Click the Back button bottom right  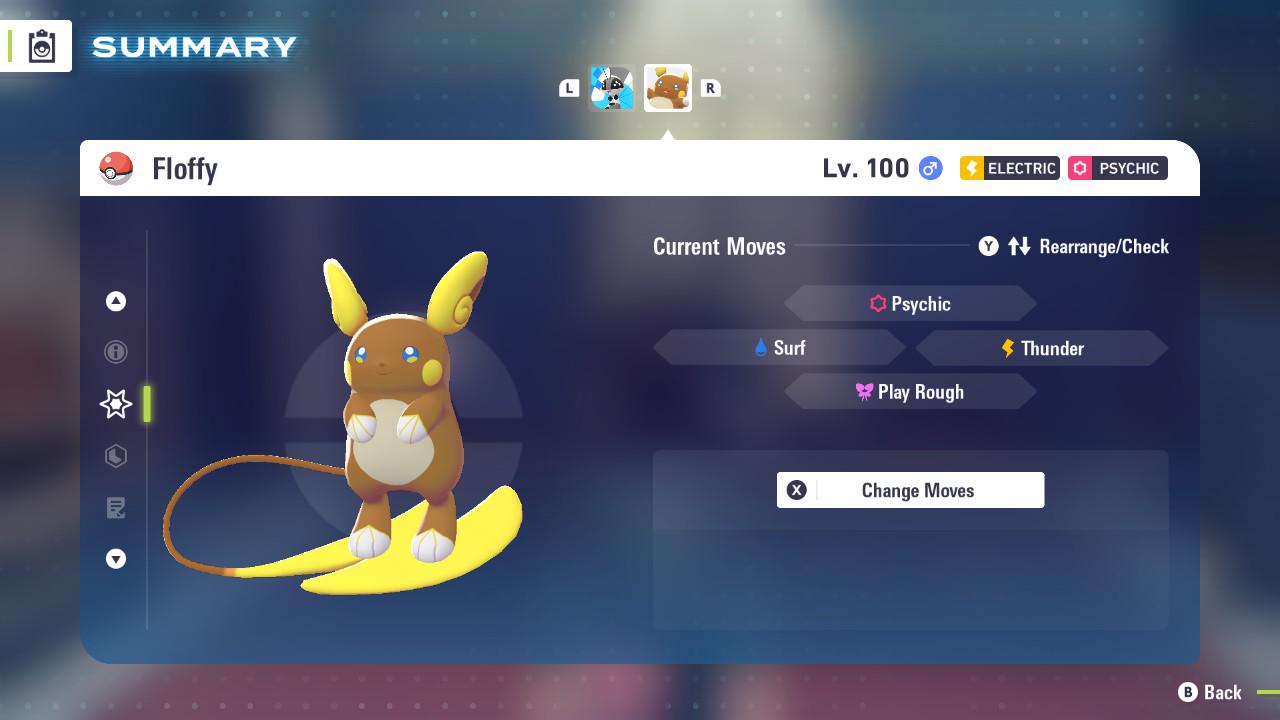[x=1210, y=692]
